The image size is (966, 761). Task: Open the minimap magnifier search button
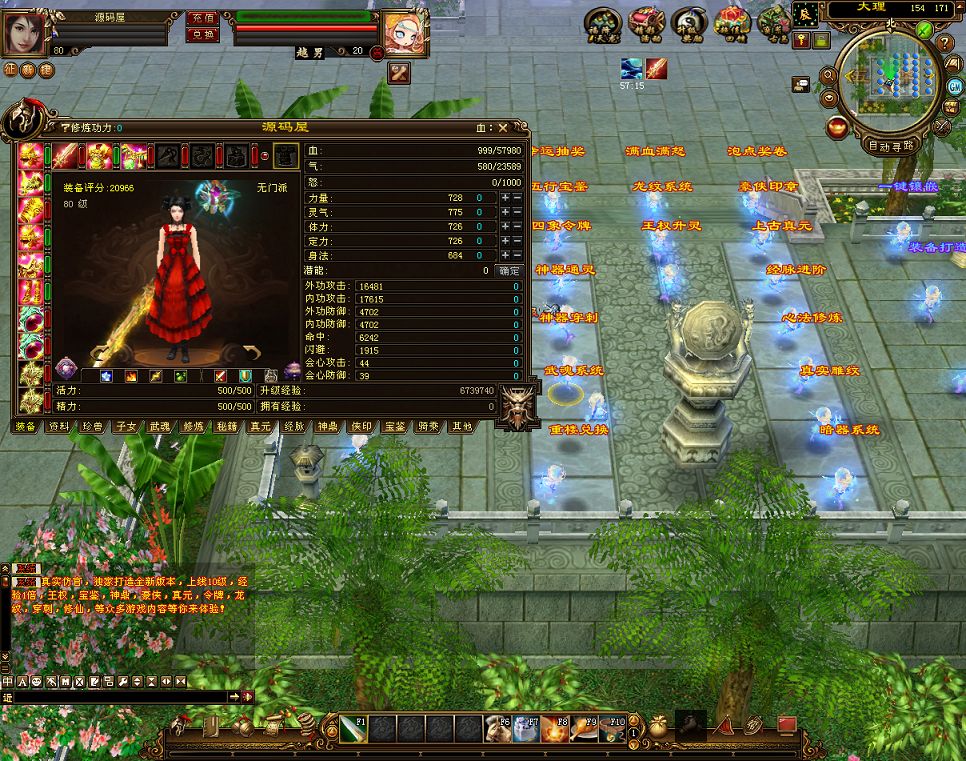coord(829,76)
